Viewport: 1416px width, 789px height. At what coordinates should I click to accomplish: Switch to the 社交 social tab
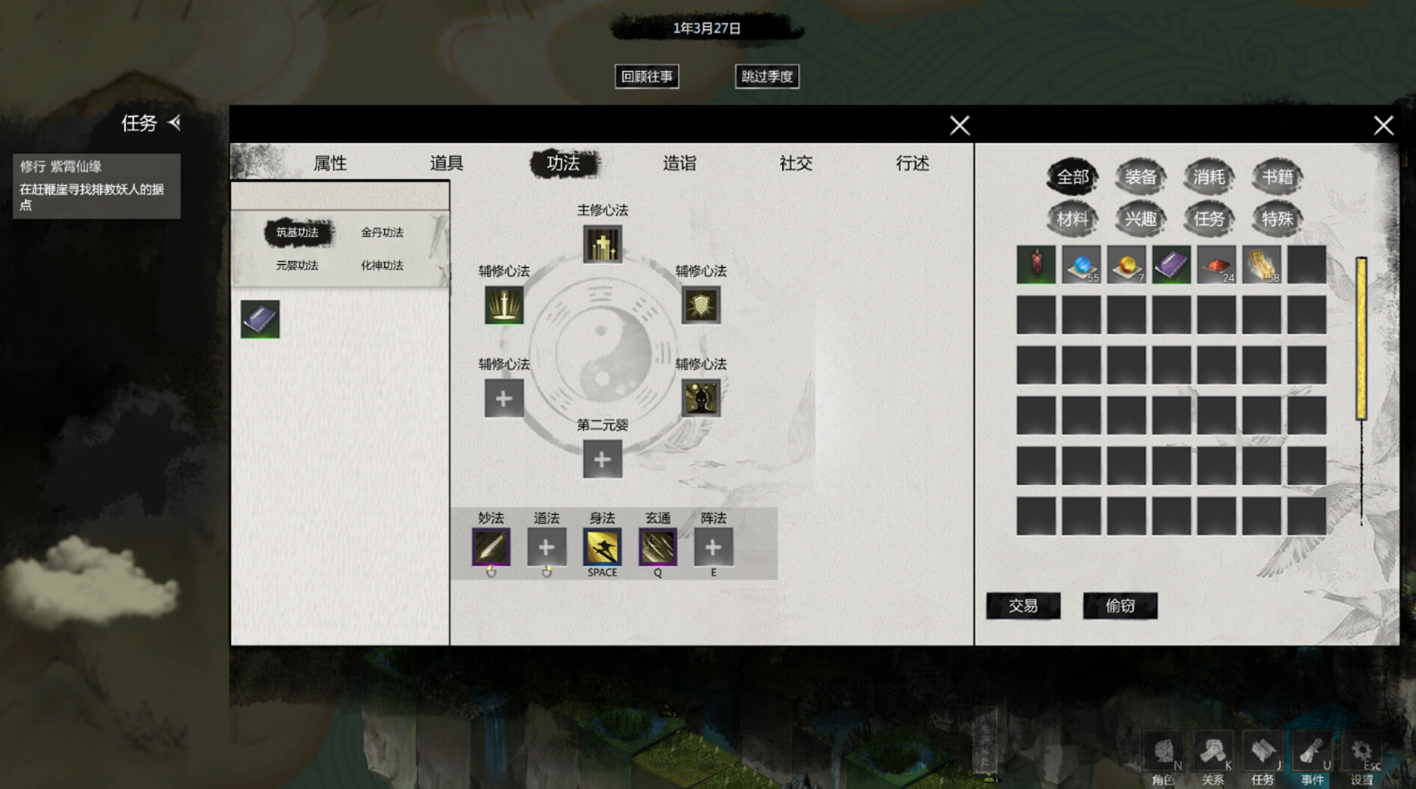(796, 163)
